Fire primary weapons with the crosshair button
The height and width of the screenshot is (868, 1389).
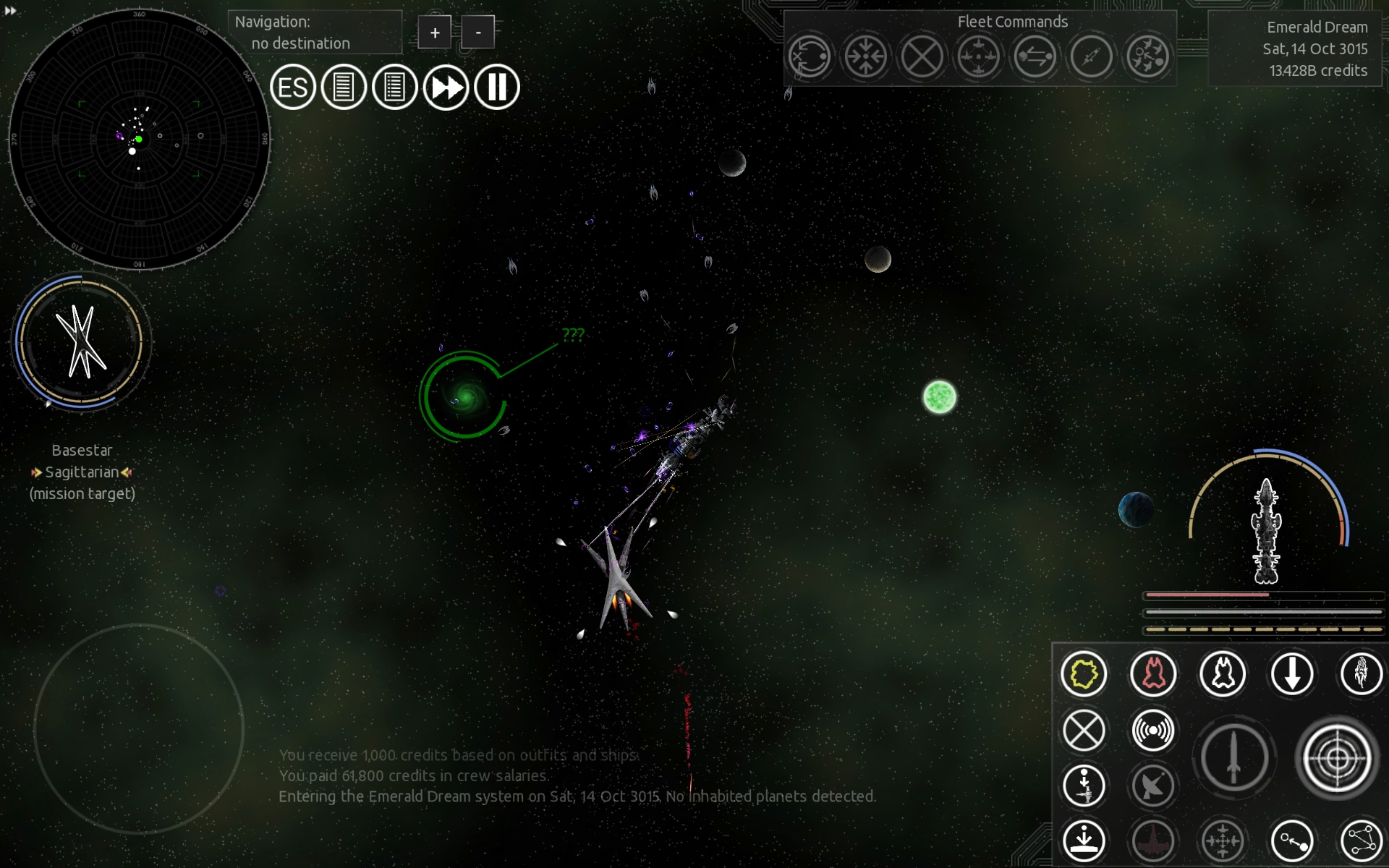[1337, 758]
